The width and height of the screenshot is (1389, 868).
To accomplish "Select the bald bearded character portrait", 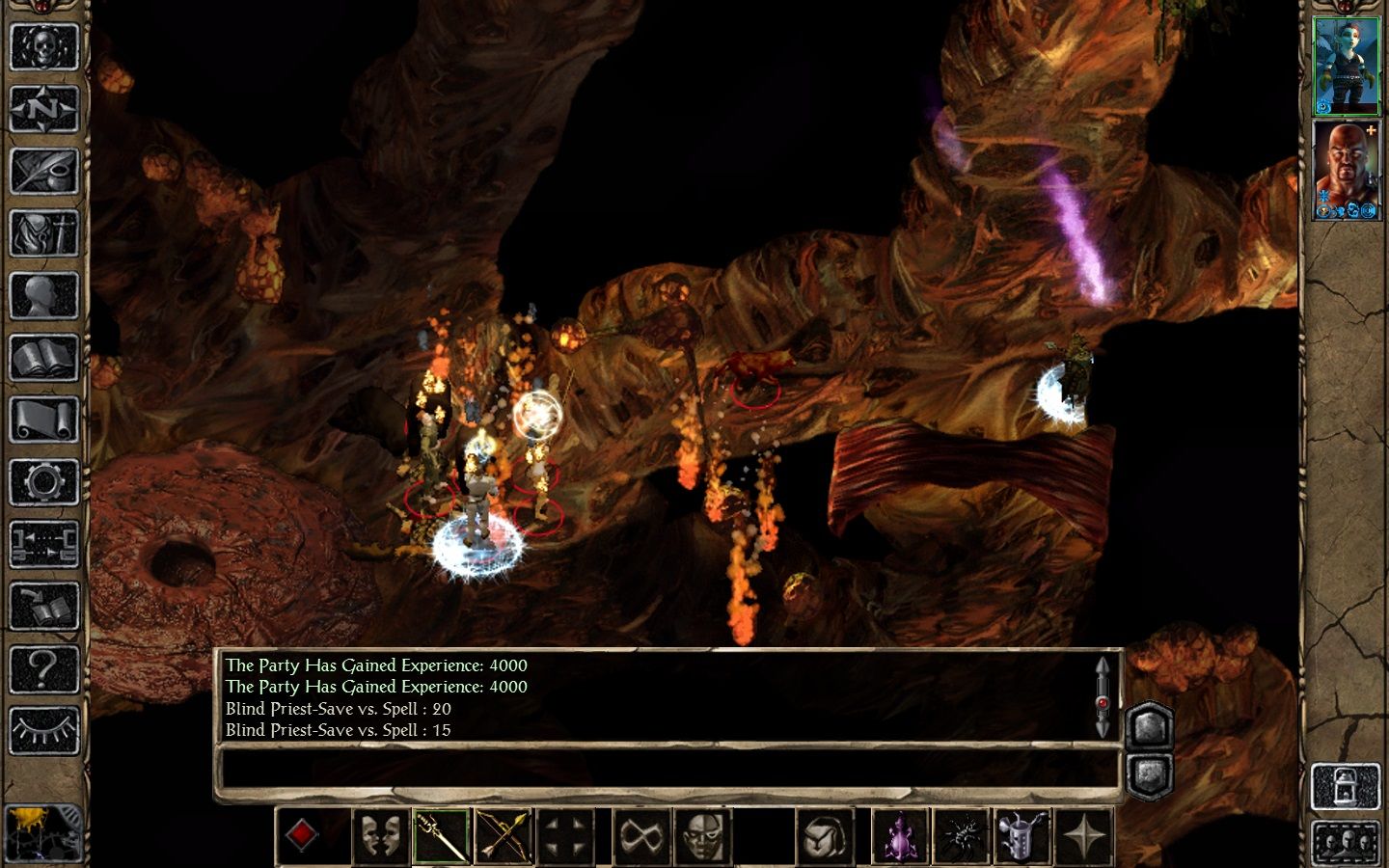I will tap(1347, 170).
